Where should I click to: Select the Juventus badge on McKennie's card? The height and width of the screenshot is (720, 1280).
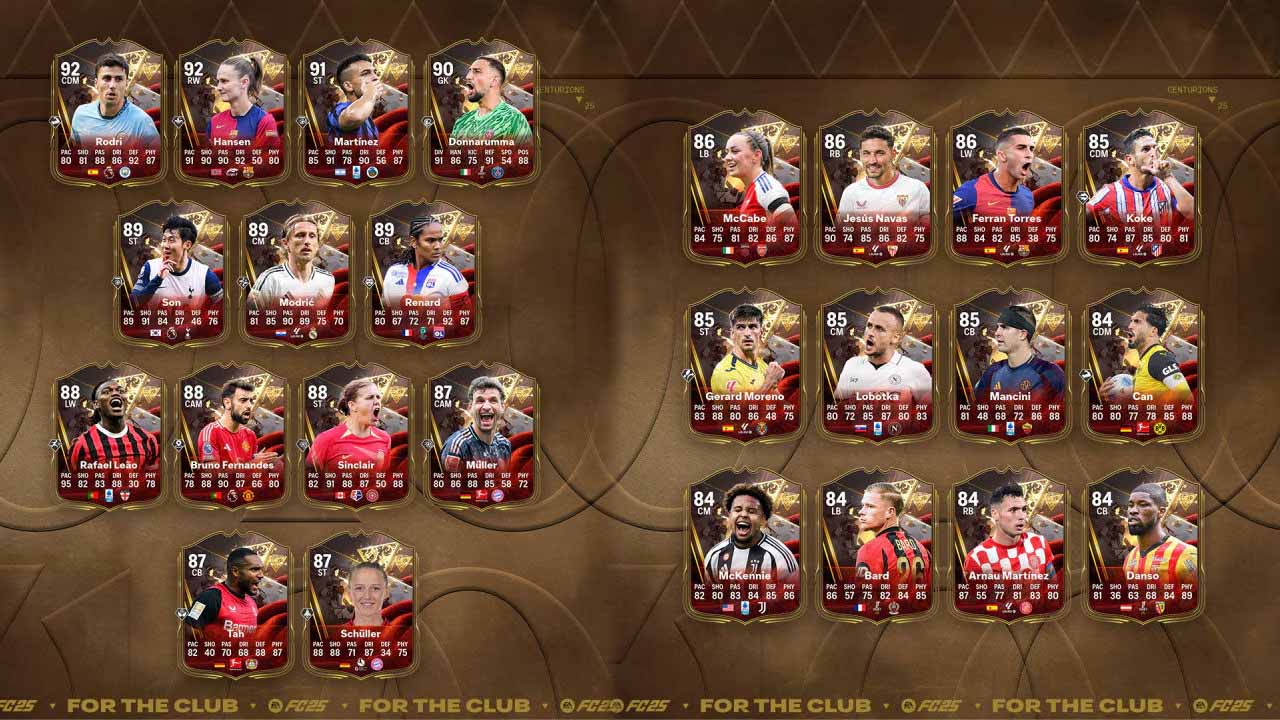(x=761, y=609)
